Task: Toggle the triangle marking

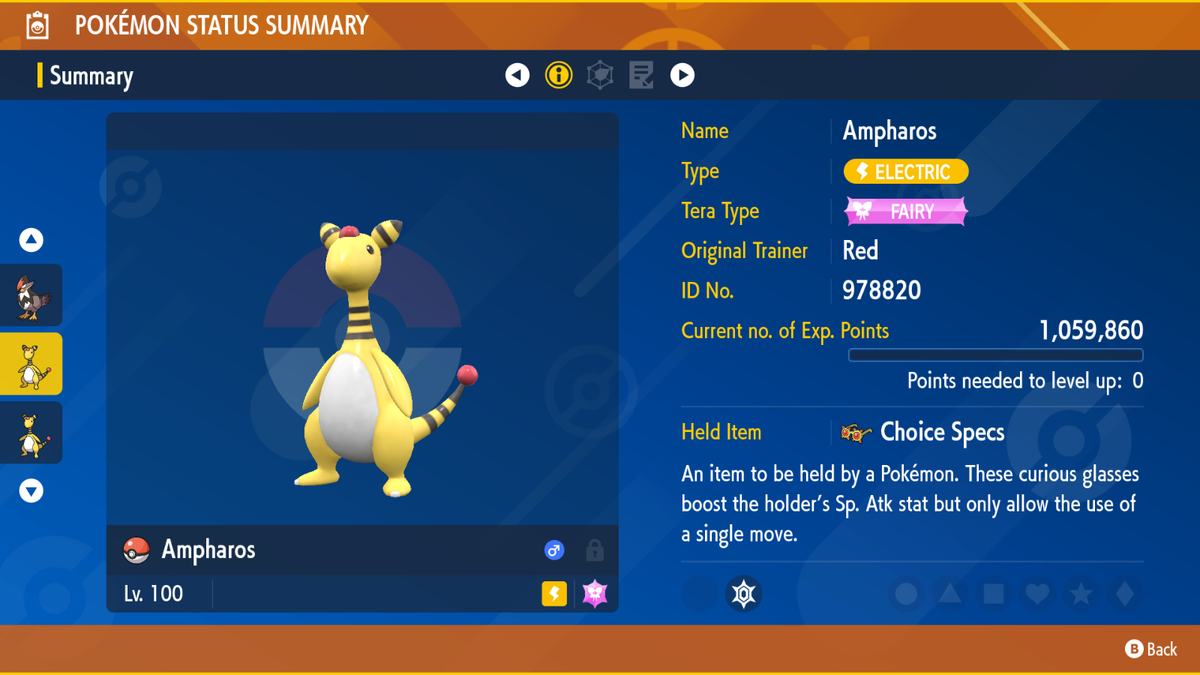Action: 950,594
